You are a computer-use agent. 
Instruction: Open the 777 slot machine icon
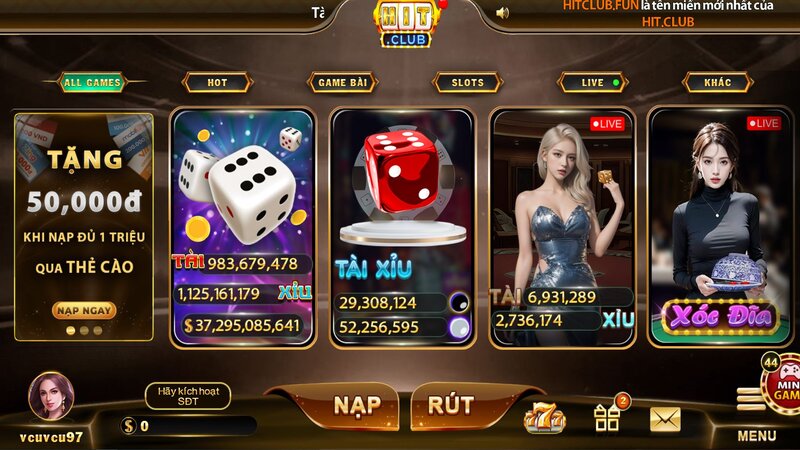click(545, 417)
